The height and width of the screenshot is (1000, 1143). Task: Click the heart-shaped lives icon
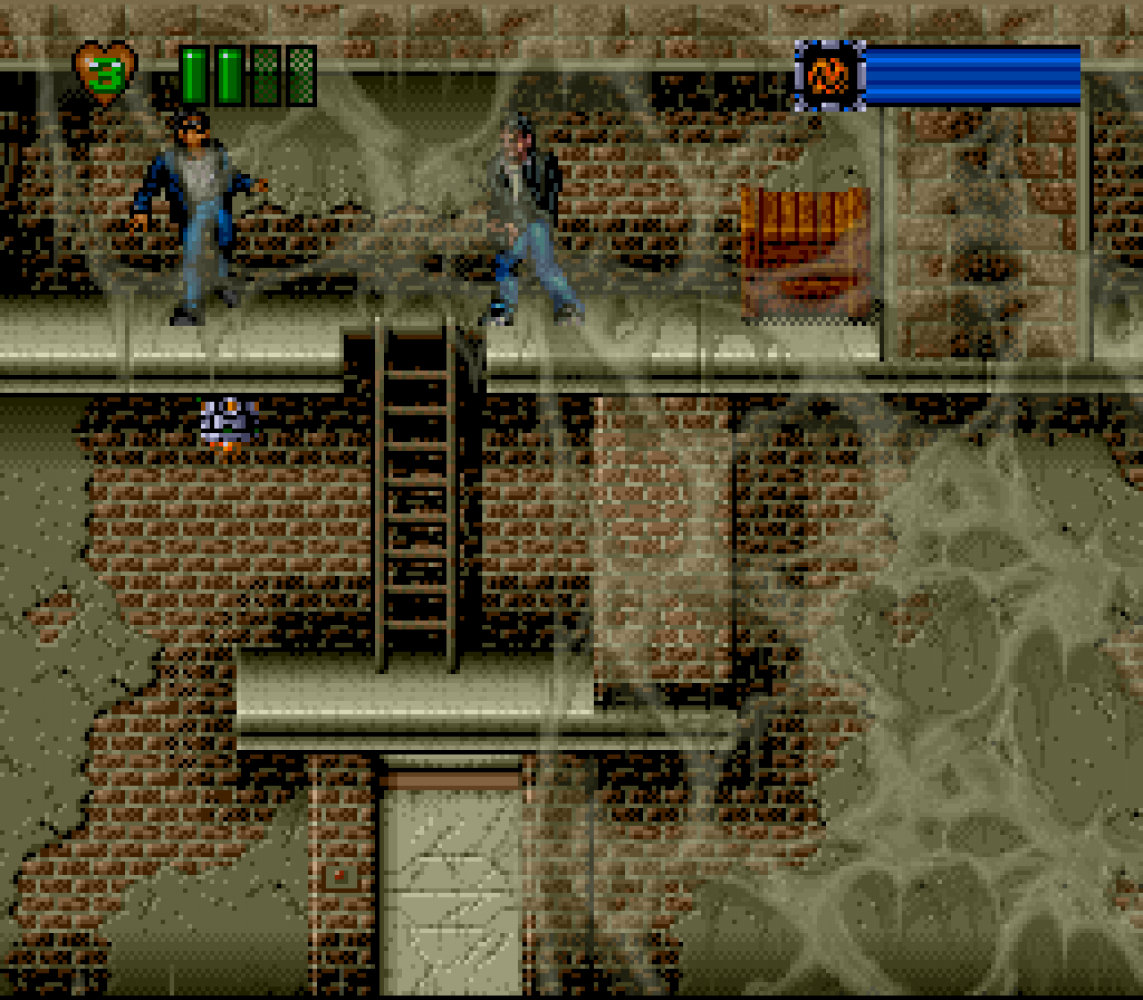coord(105,74)
